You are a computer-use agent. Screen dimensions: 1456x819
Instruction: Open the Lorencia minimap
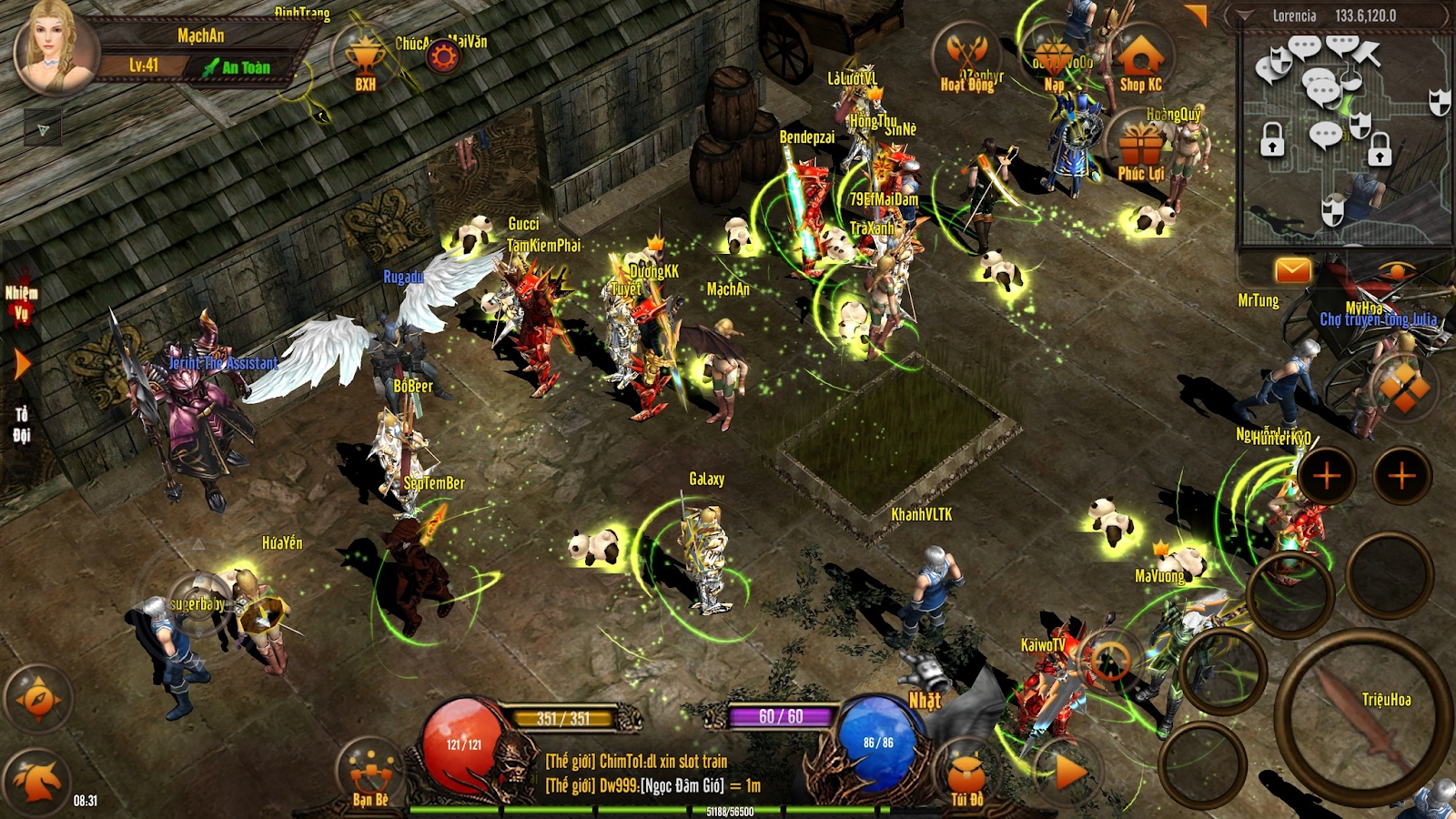click(1344, 136)
